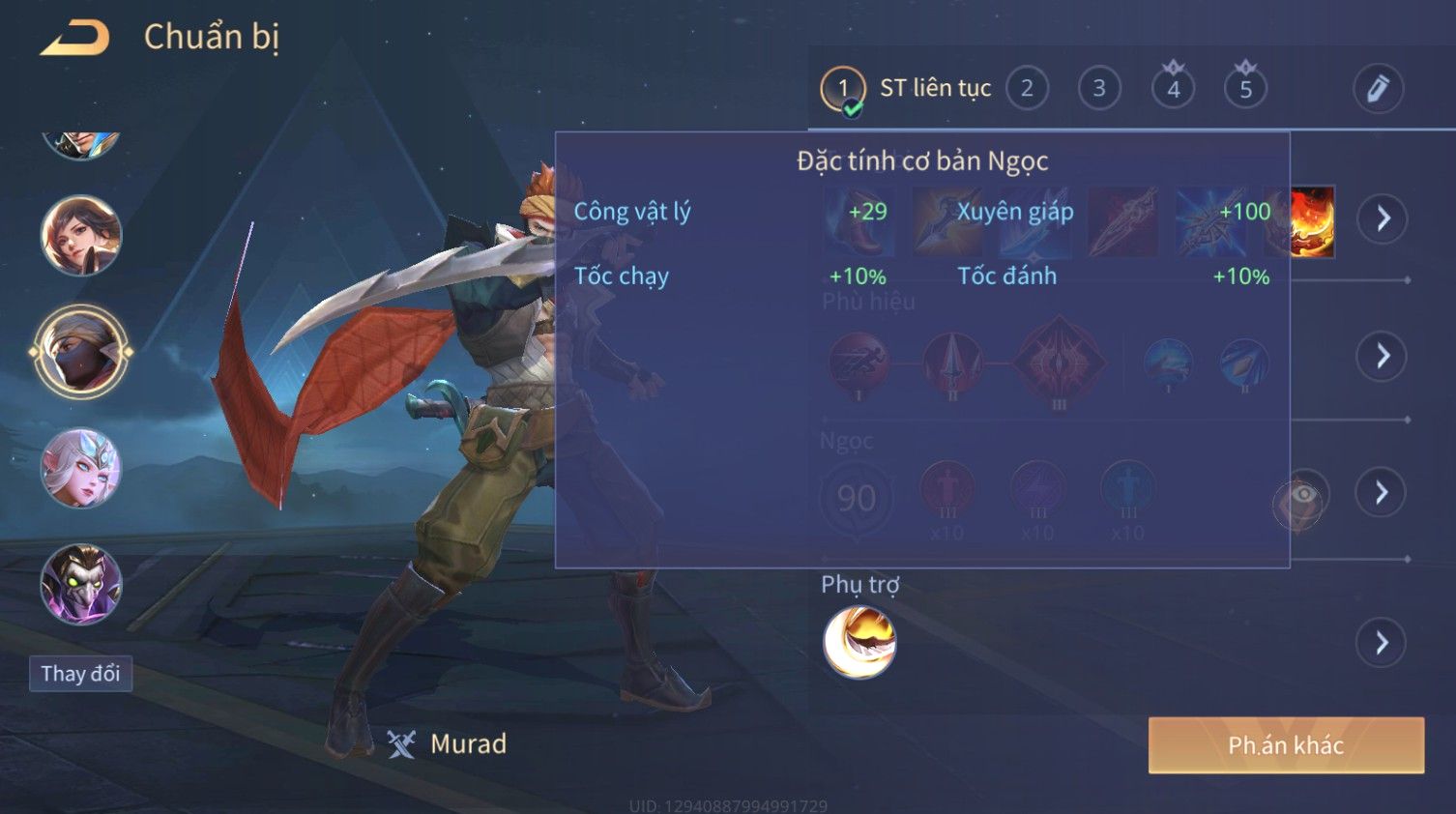Select loadout preset number 3
Screen dimensions: 1456x814
point(1099,89)
